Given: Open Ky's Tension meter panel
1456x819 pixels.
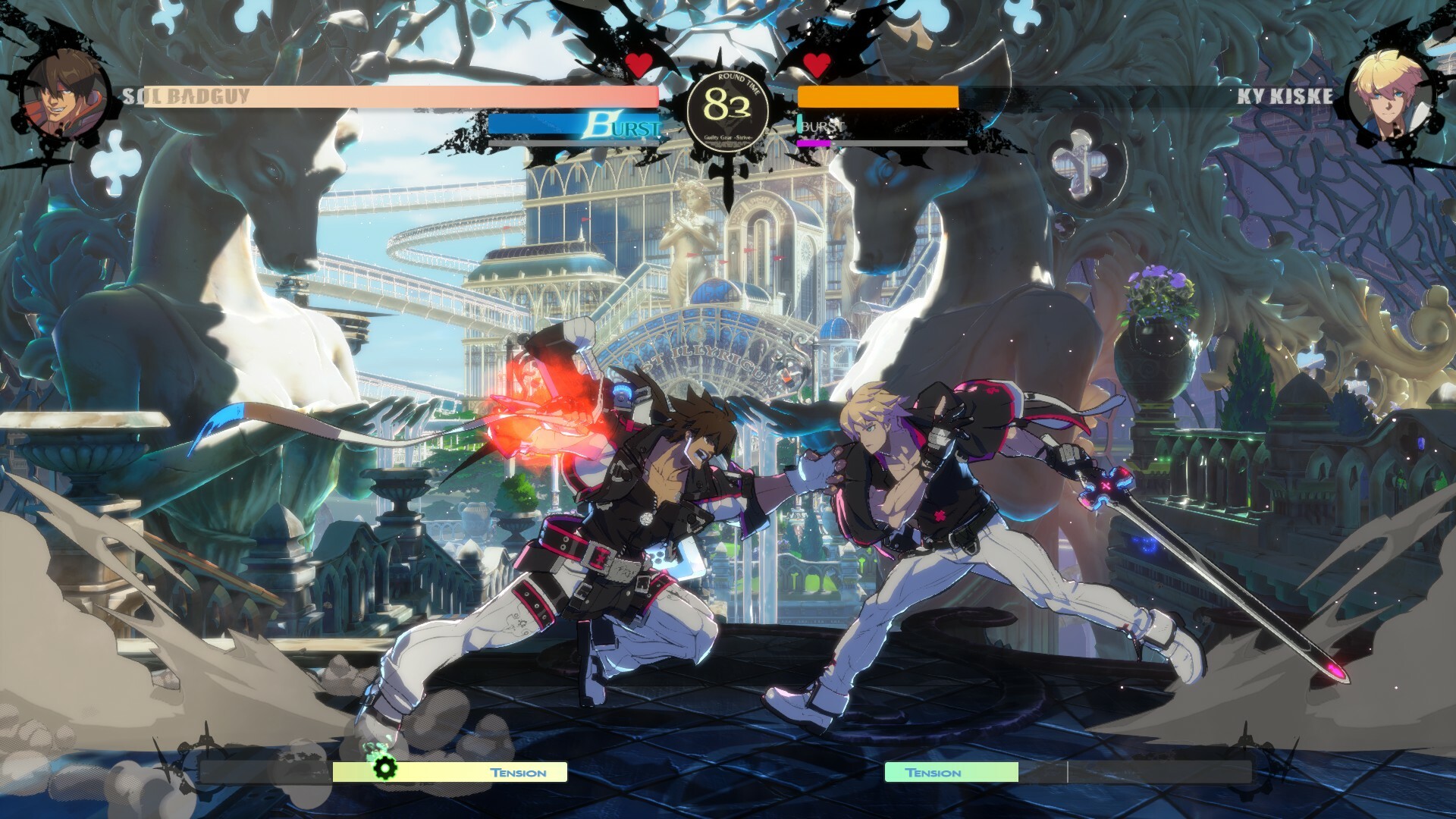Looking at the screenshot, I should [952, 773].
